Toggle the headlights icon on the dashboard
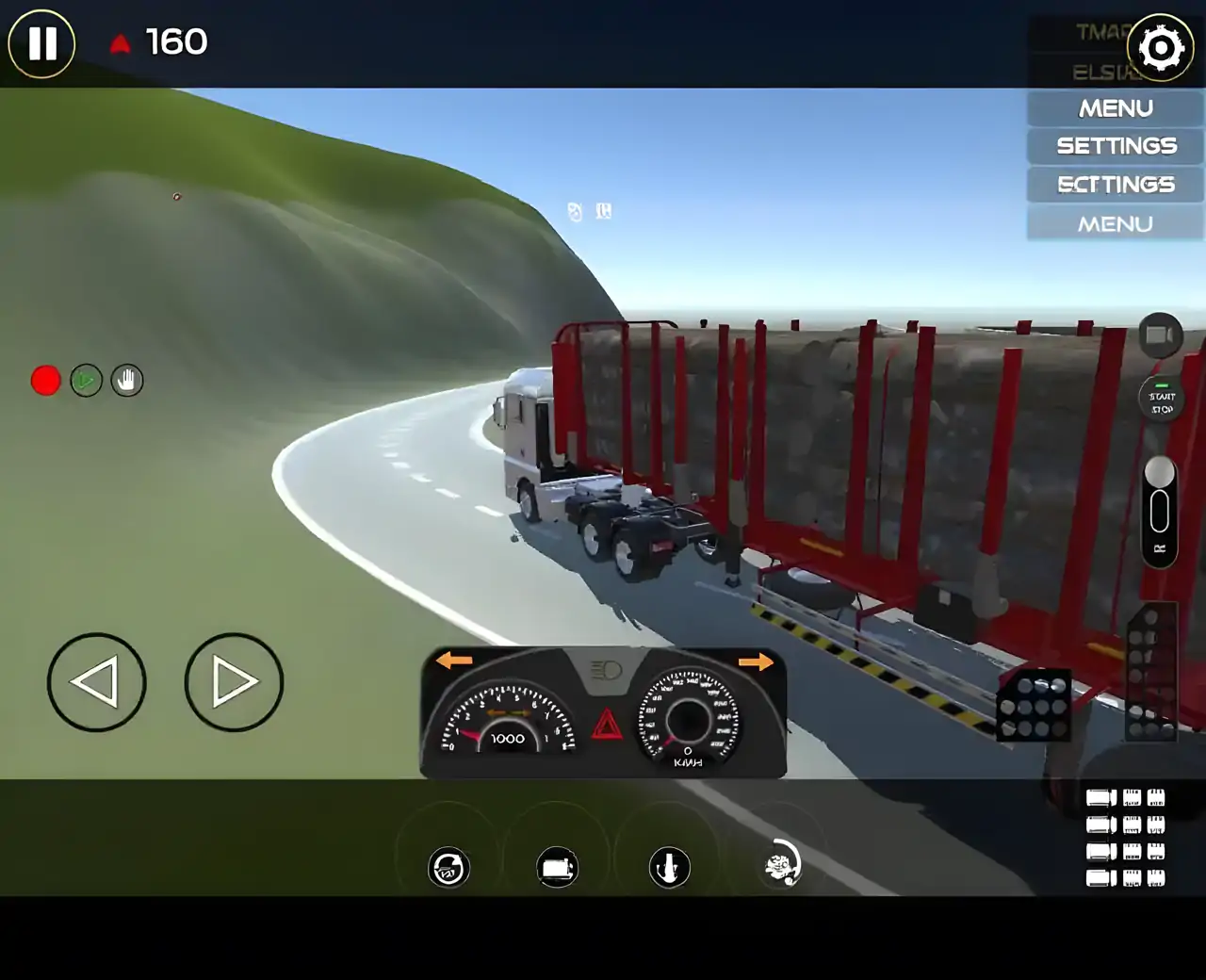The image size is (1206, 980). pyautogui.click(x=606, y=670)
